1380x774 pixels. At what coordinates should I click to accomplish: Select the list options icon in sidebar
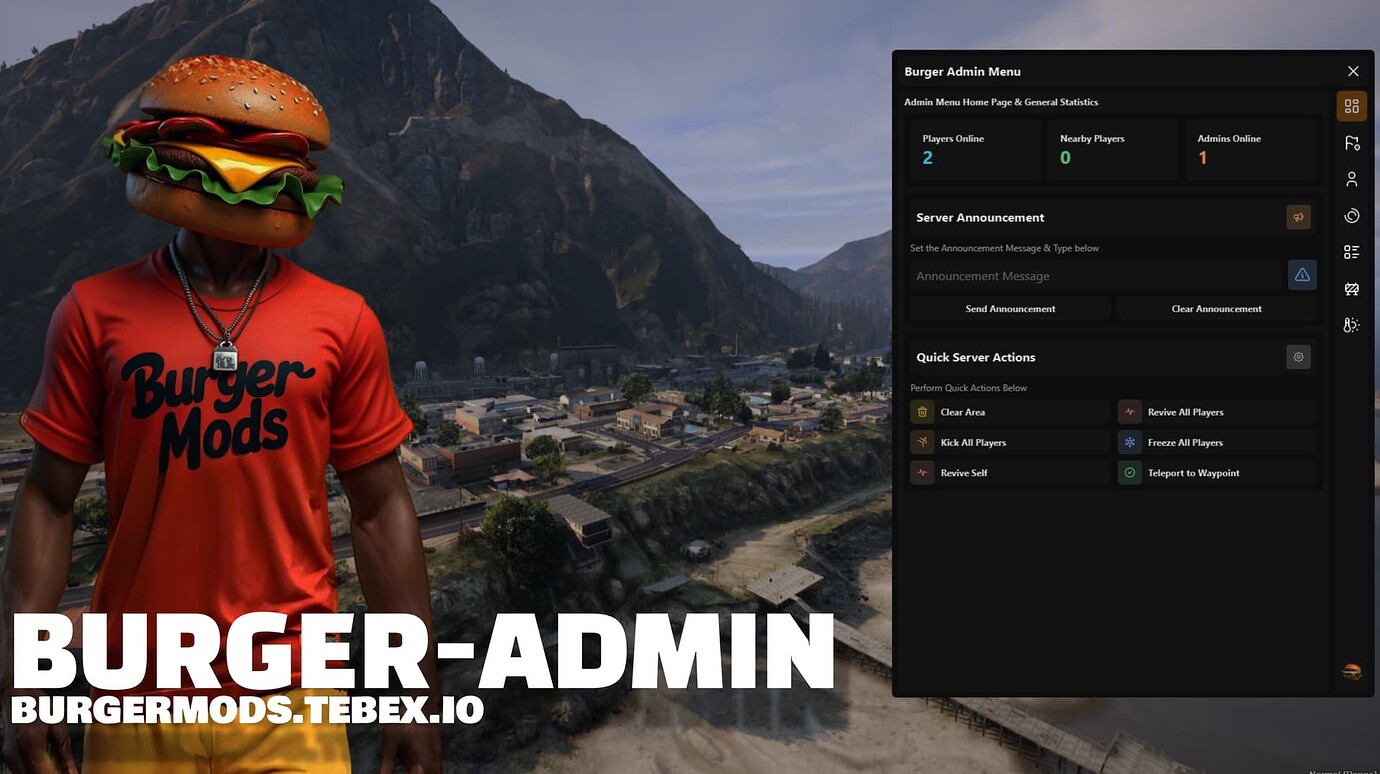pos(1351,251)
